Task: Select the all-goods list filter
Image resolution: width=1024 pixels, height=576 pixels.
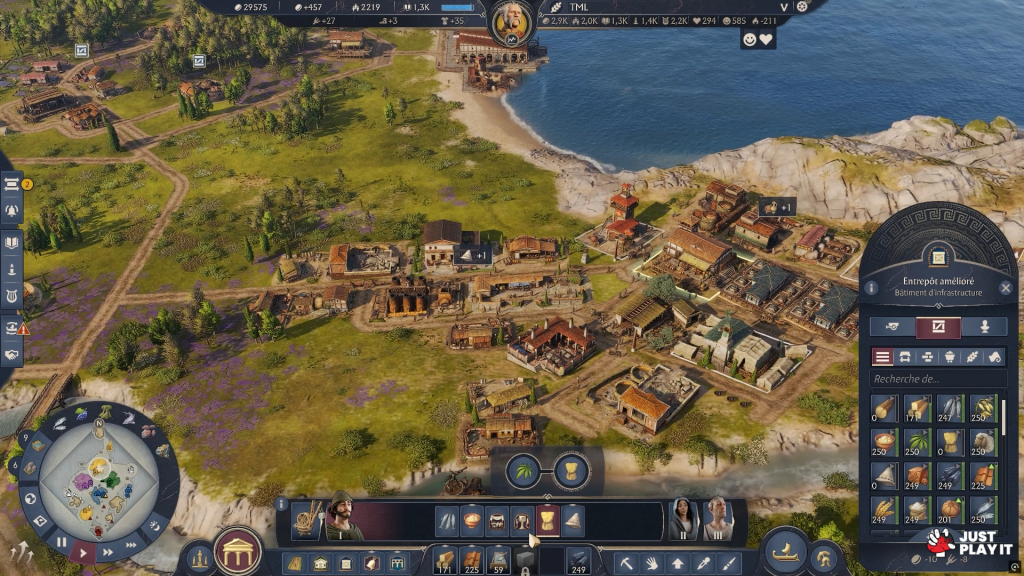Action: tap(883, 357)
